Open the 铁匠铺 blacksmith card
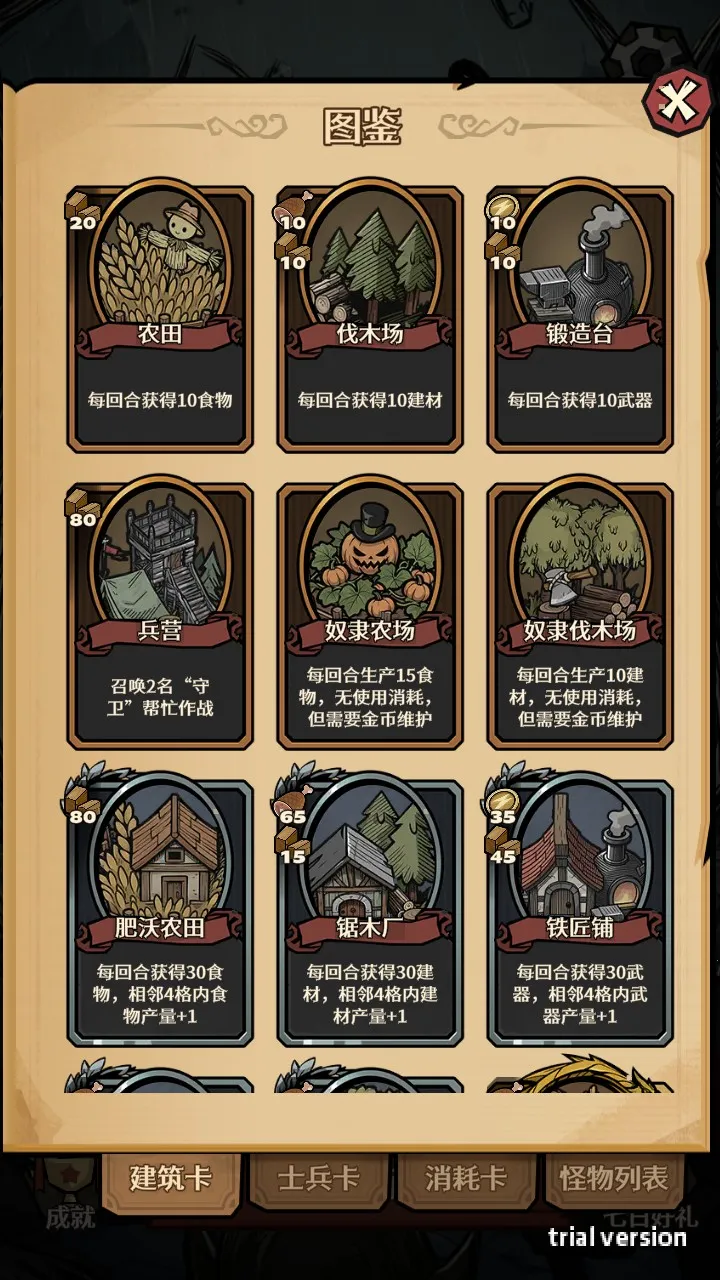The image size is (720, 1280). pos(580,912)
